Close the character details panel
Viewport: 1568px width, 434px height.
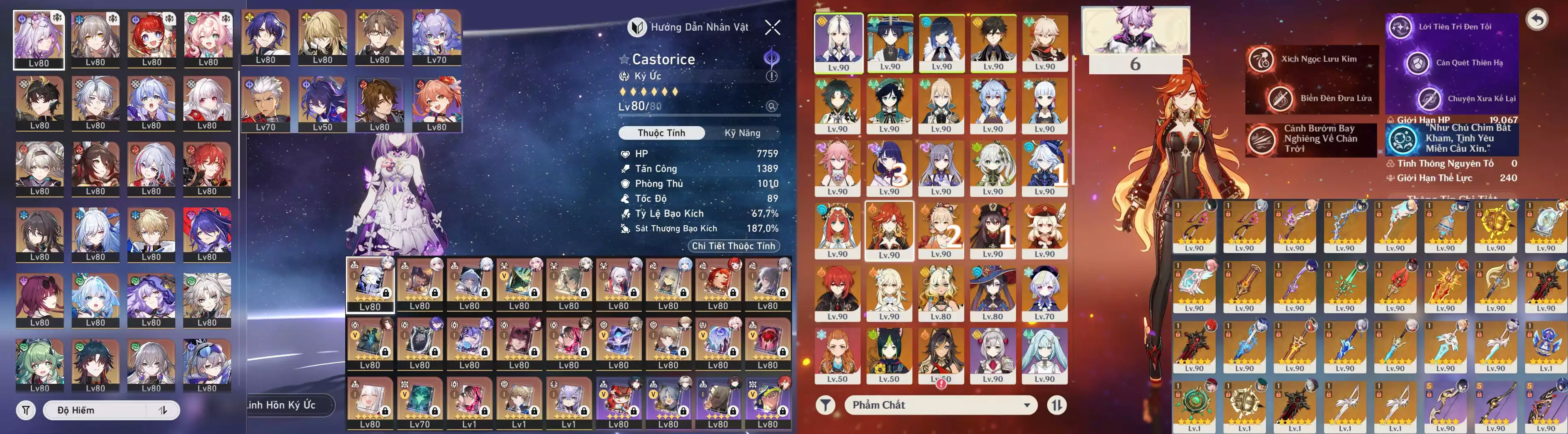[x=773, y=27]
